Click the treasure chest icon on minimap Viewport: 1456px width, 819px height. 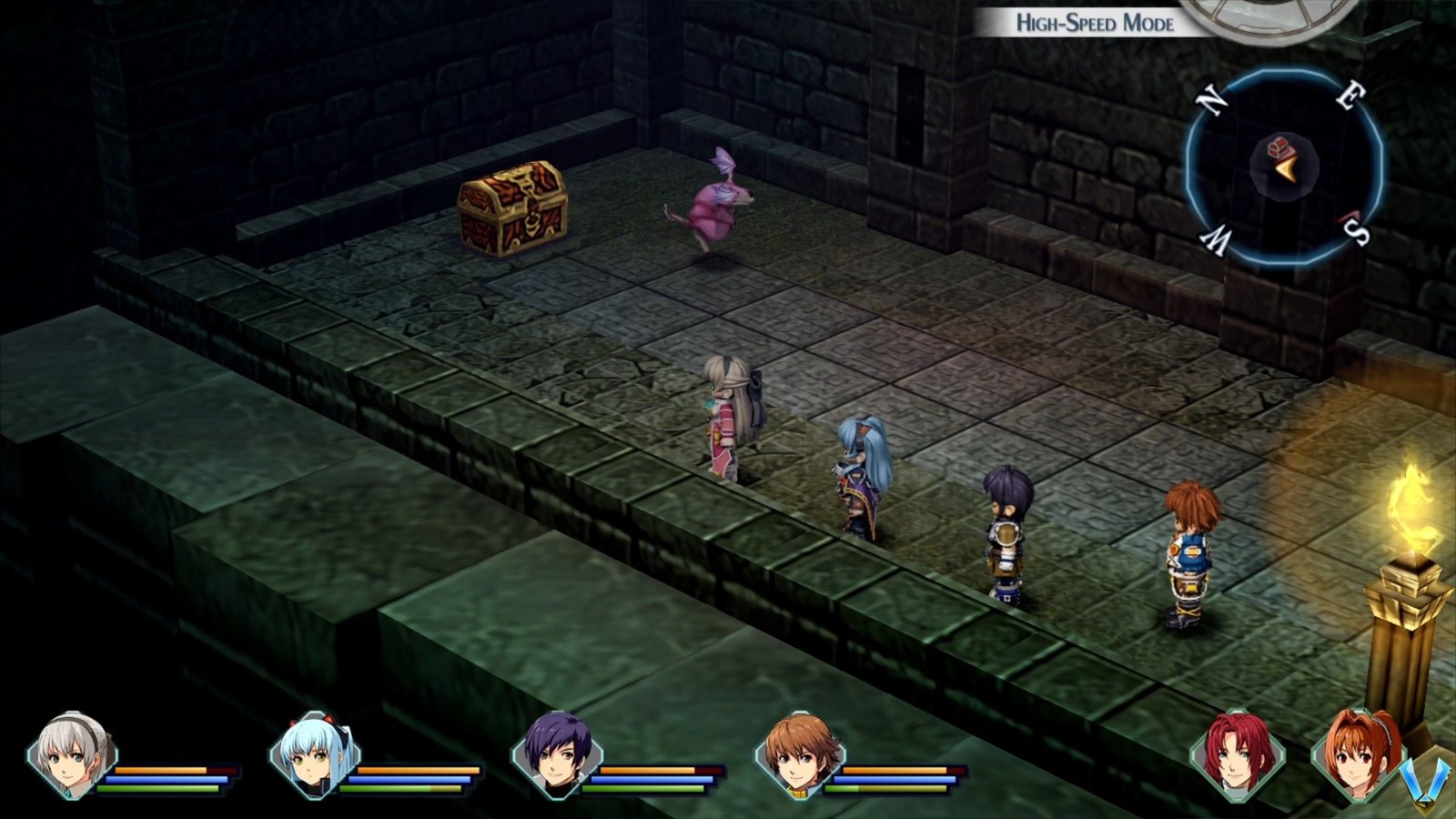[x=1280, y=146]
